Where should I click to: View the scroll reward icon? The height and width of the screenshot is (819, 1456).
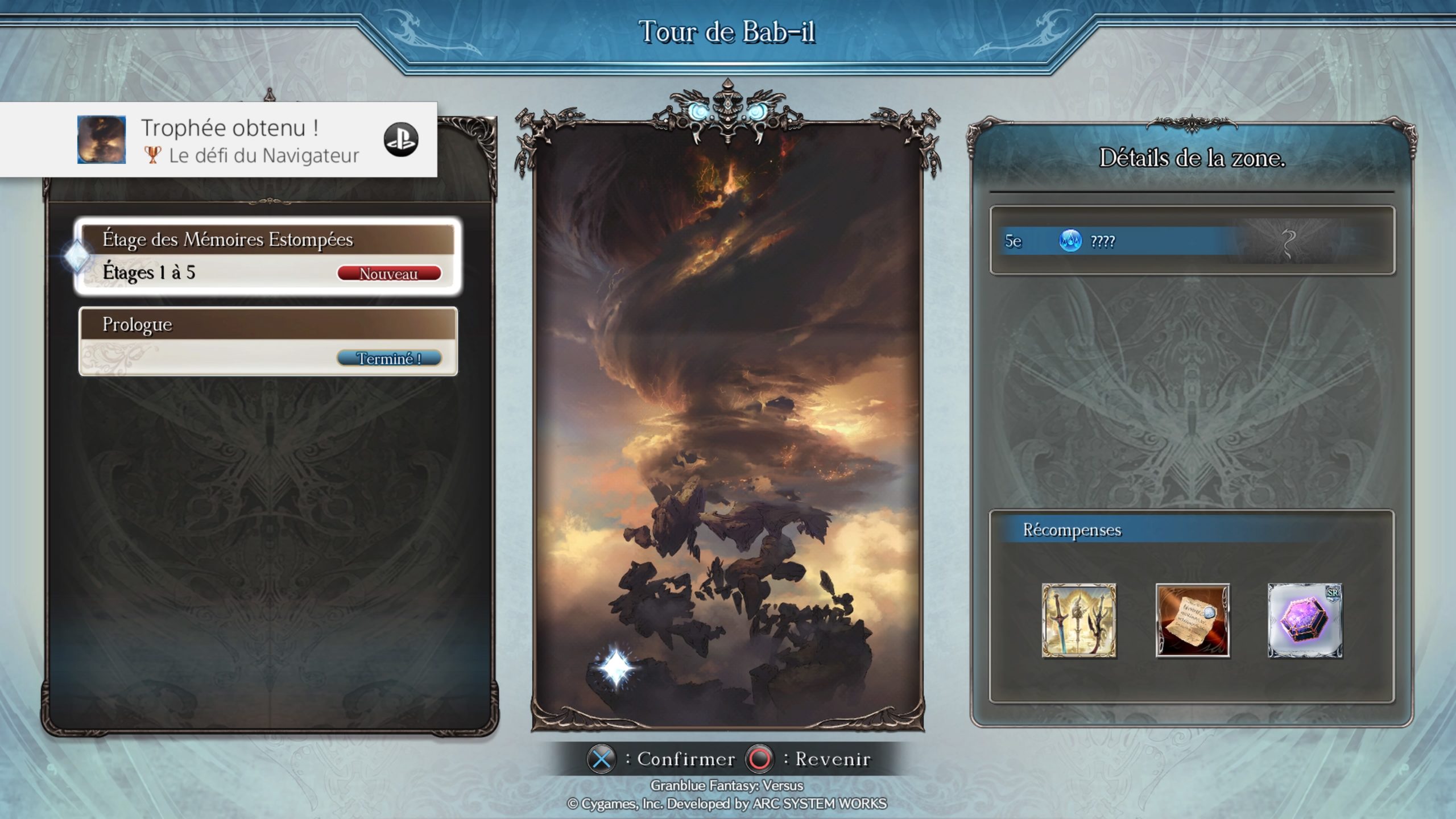[1192, 621]
